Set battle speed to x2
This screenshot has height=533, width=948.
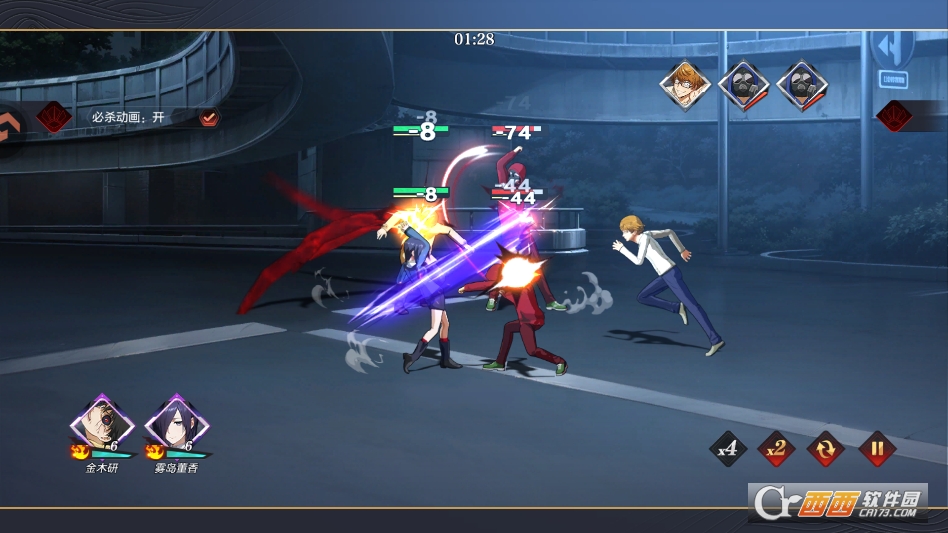(777, 449)
